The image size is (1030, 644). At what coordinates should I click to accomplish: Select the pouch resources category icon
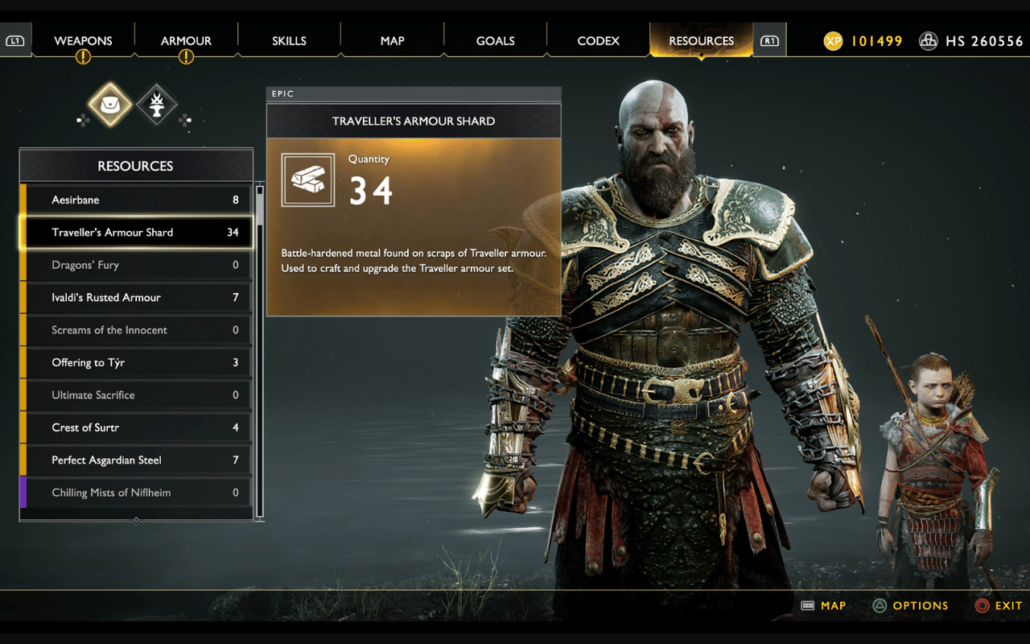tap(109, 104)
